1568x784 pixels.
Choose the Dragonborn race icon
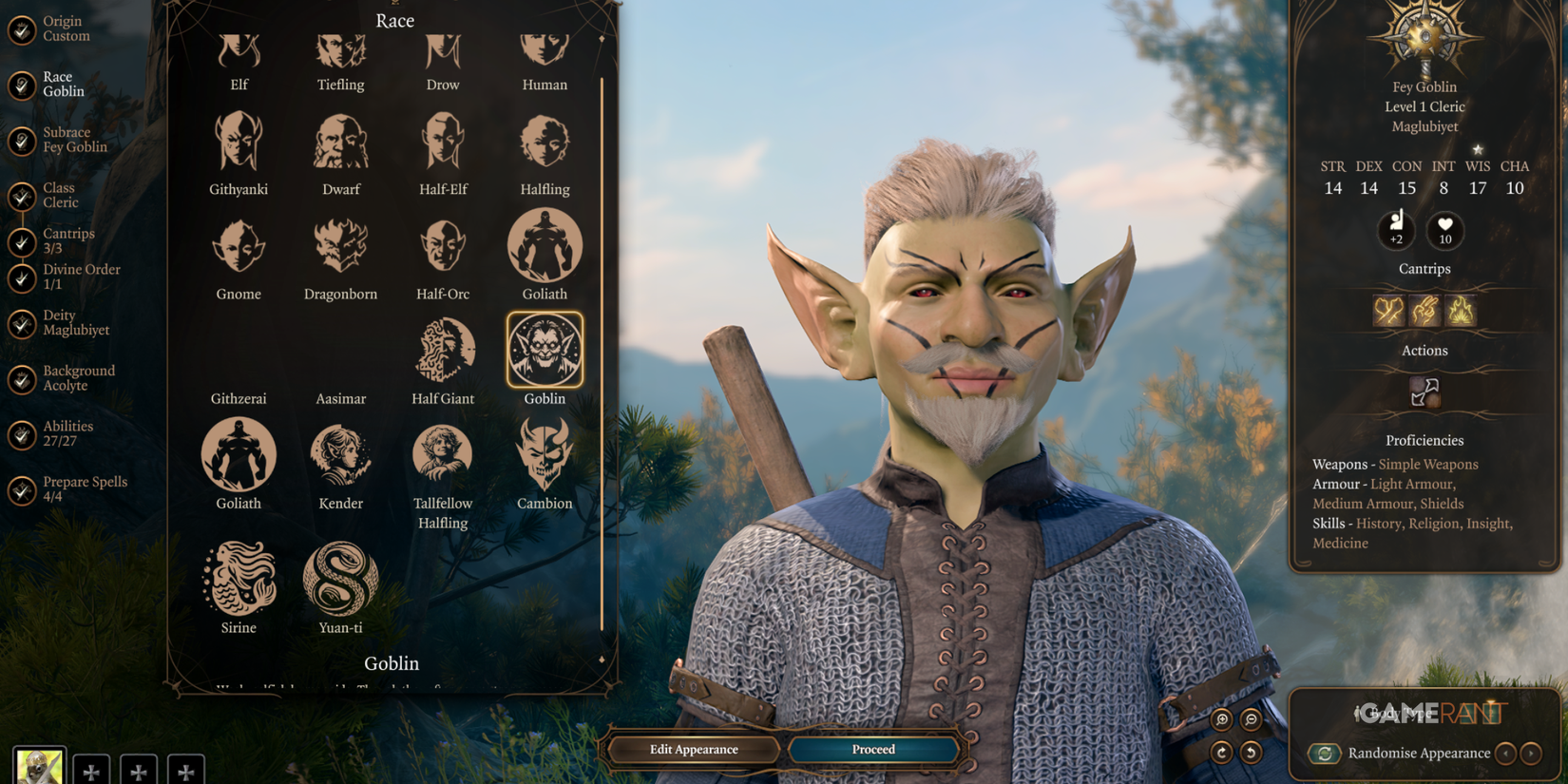(x=340, y=247)
